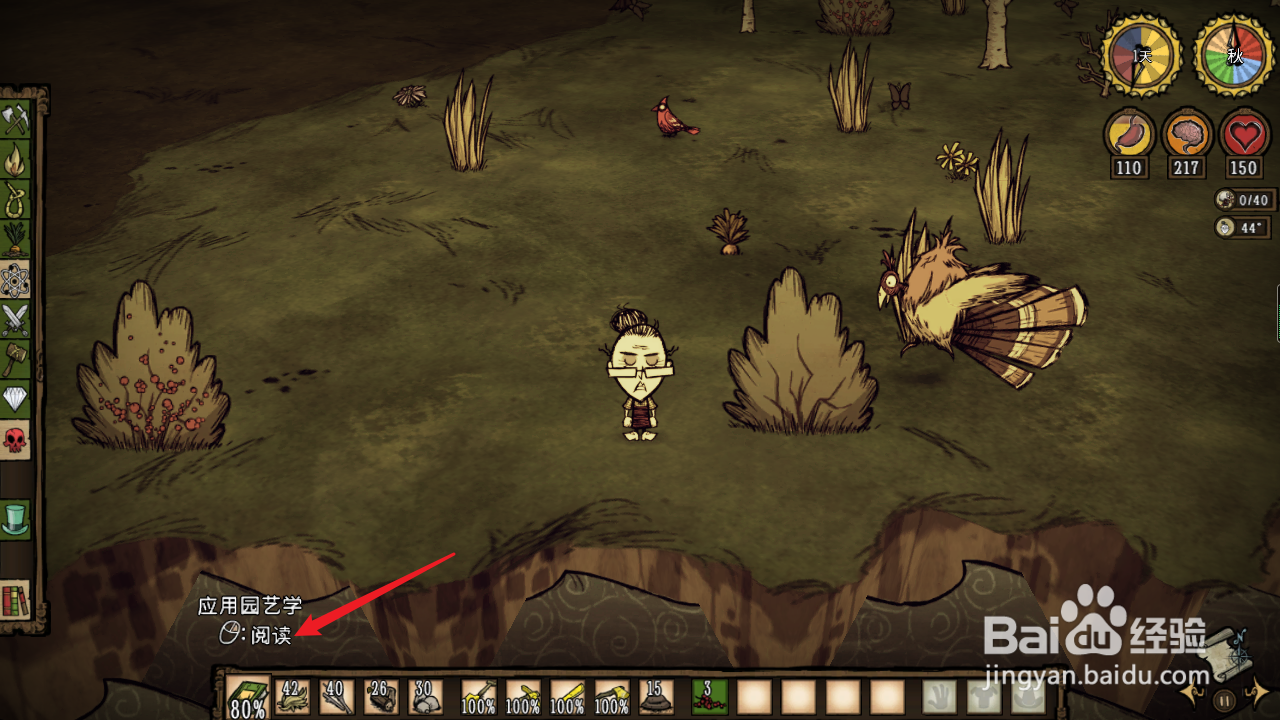Image resolution: width=1280 pixels, height=720 pixels.
Task: Switch to the Dress top-hat tab
Action: click(16, 518)
